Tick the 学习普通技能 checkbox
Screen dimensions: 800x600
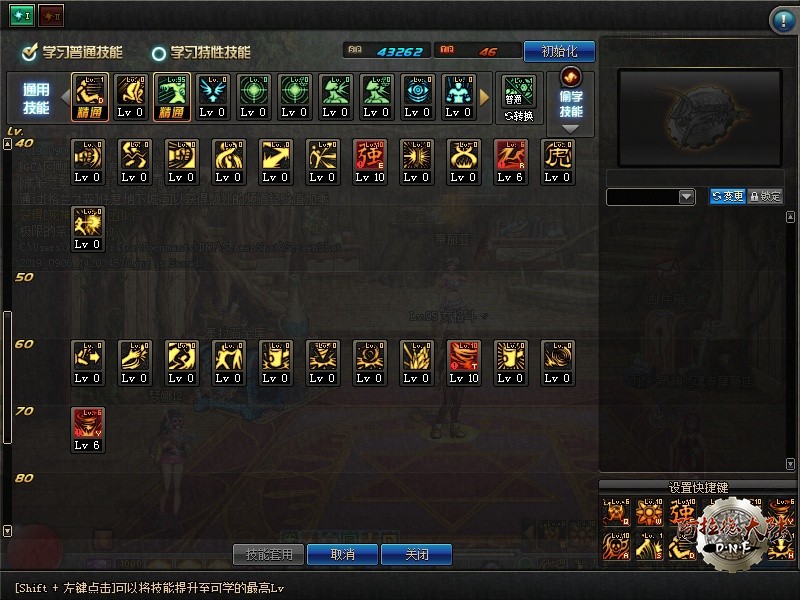pos(30,52)
